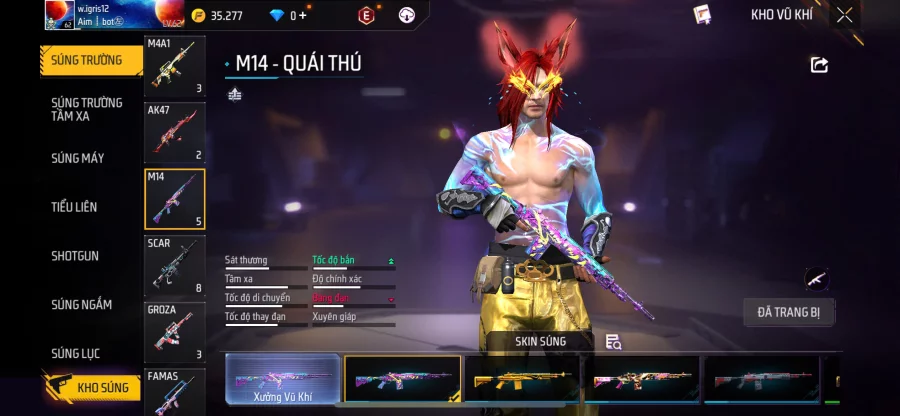Add diamonds with the plus button

pos(303,15)
